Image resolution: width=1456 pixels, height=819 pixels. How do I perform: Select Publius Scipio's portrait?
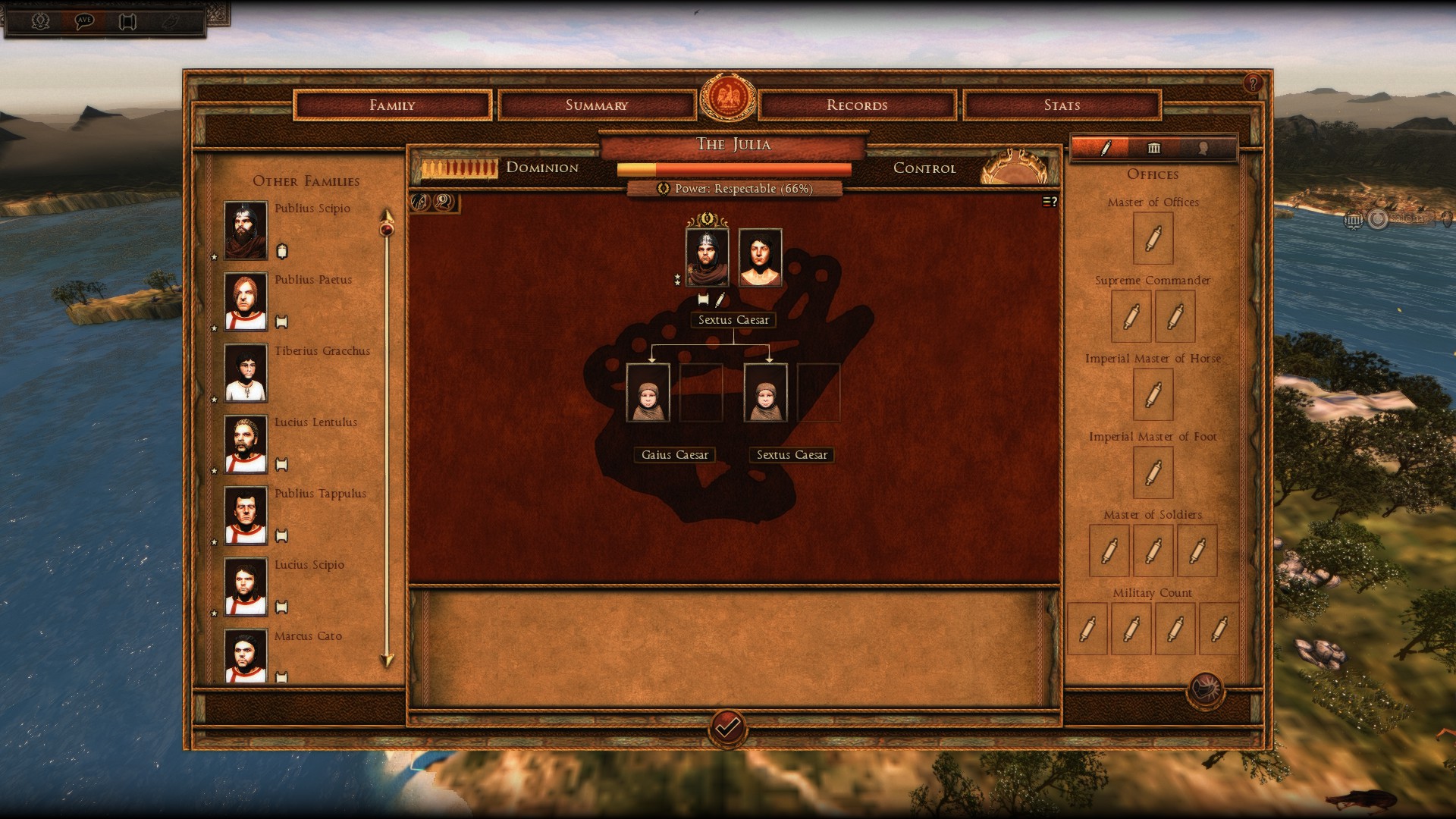pyautogui.click(x=246, y=230)
